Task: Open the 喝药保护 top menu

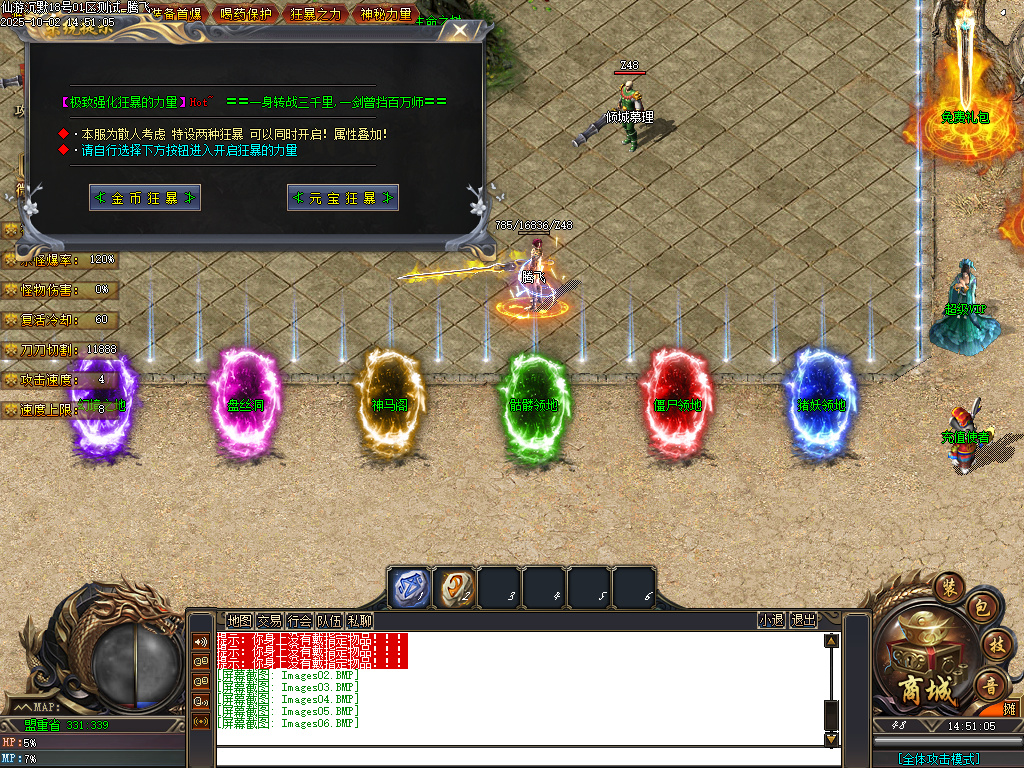Action: click(246, 14)
